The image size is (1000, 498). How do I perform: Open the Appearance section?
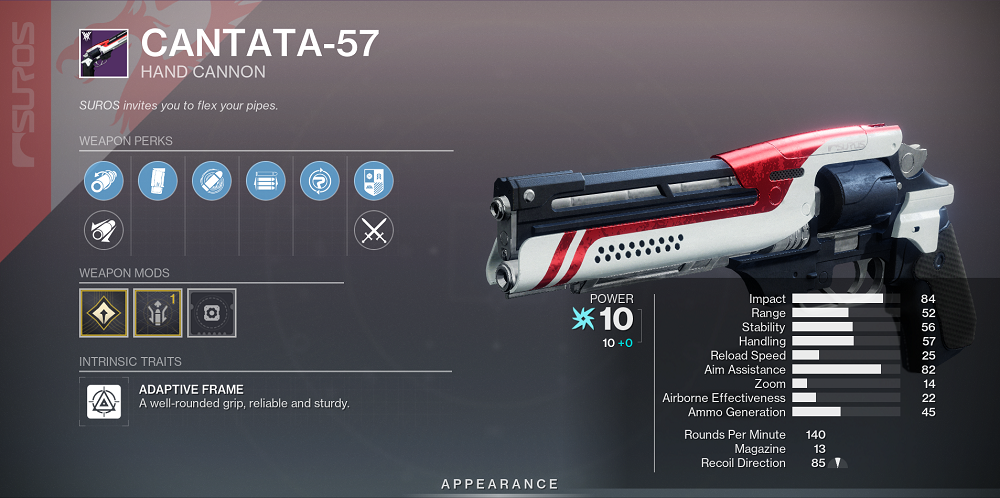[x=500, y=484]
